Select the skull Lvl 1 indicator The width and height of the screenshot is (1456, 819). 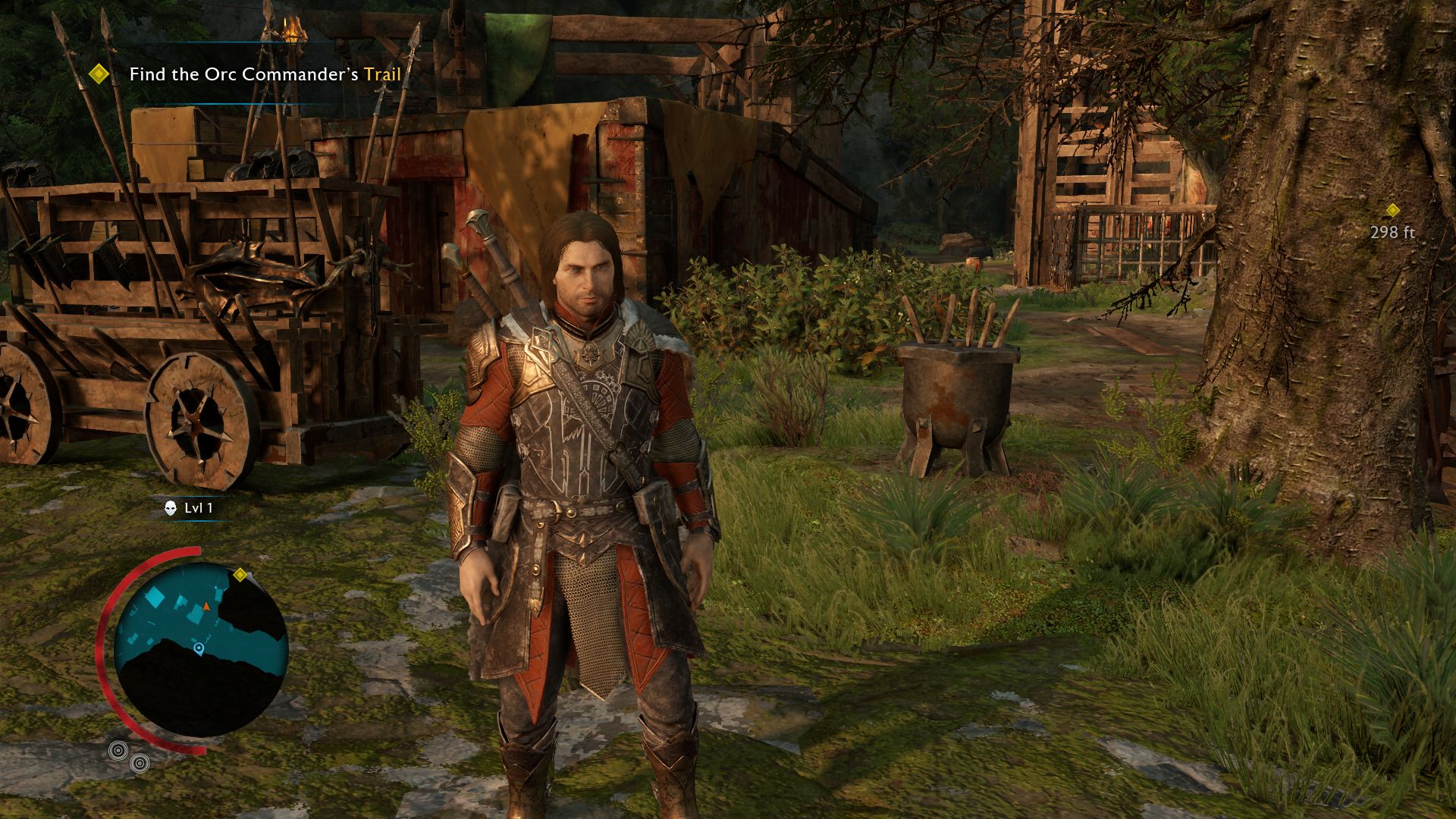point(190,508)
